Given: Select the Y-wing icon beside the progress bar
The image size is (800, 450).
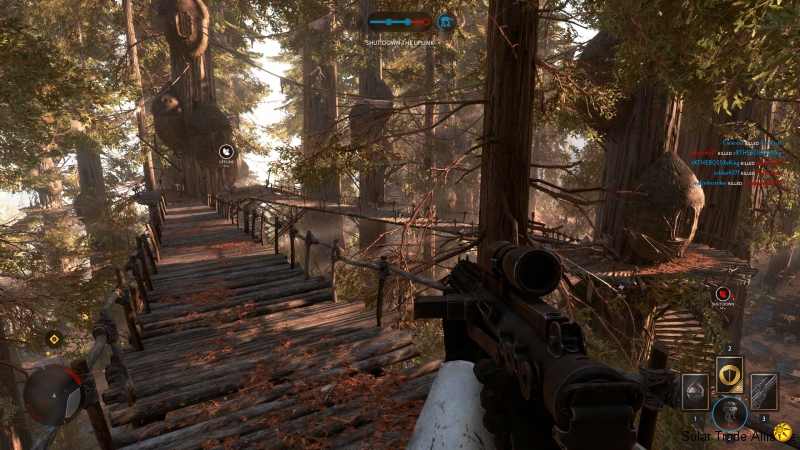Looking at the screenshot, I should pyautogui.click(x=352, y=21).
